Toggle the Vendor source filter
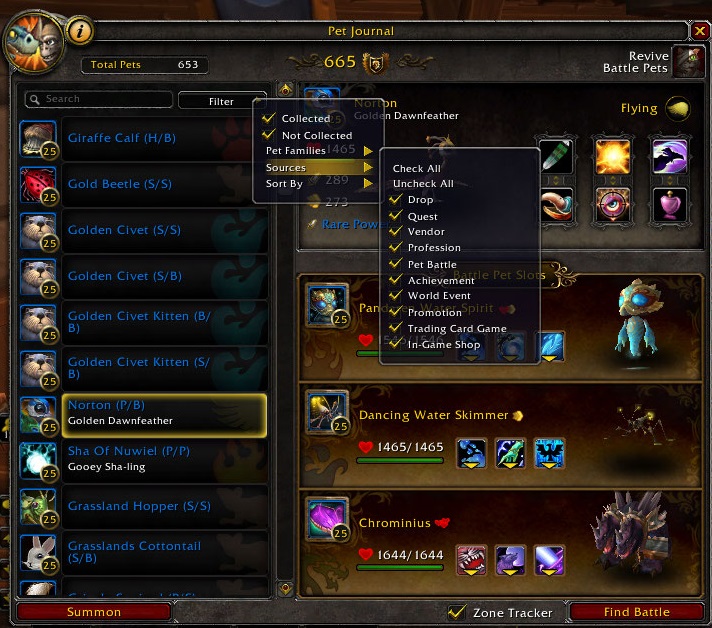 coord(426,232)
